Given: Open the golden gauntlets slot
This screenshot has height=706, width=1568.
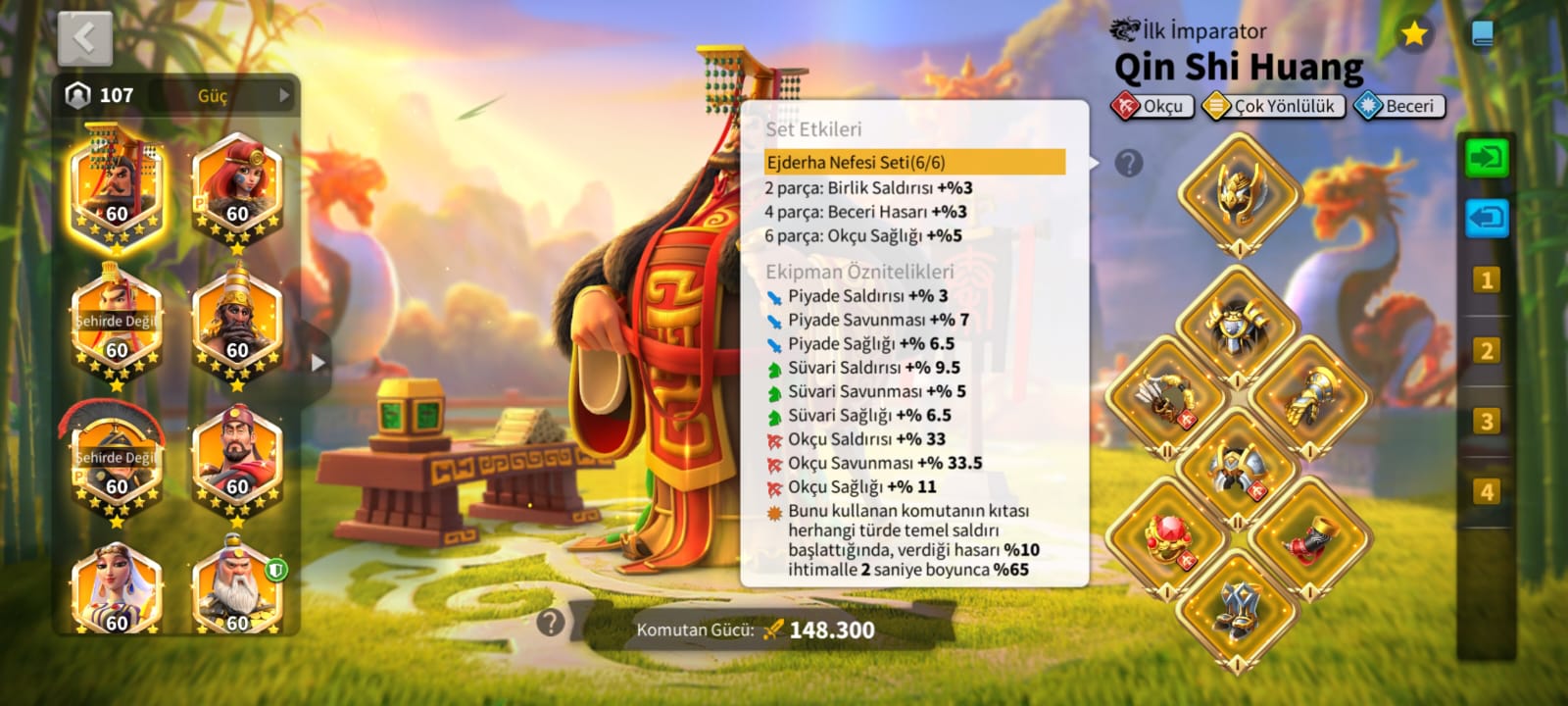Looking at the screenshot, I should point(1309,397).
